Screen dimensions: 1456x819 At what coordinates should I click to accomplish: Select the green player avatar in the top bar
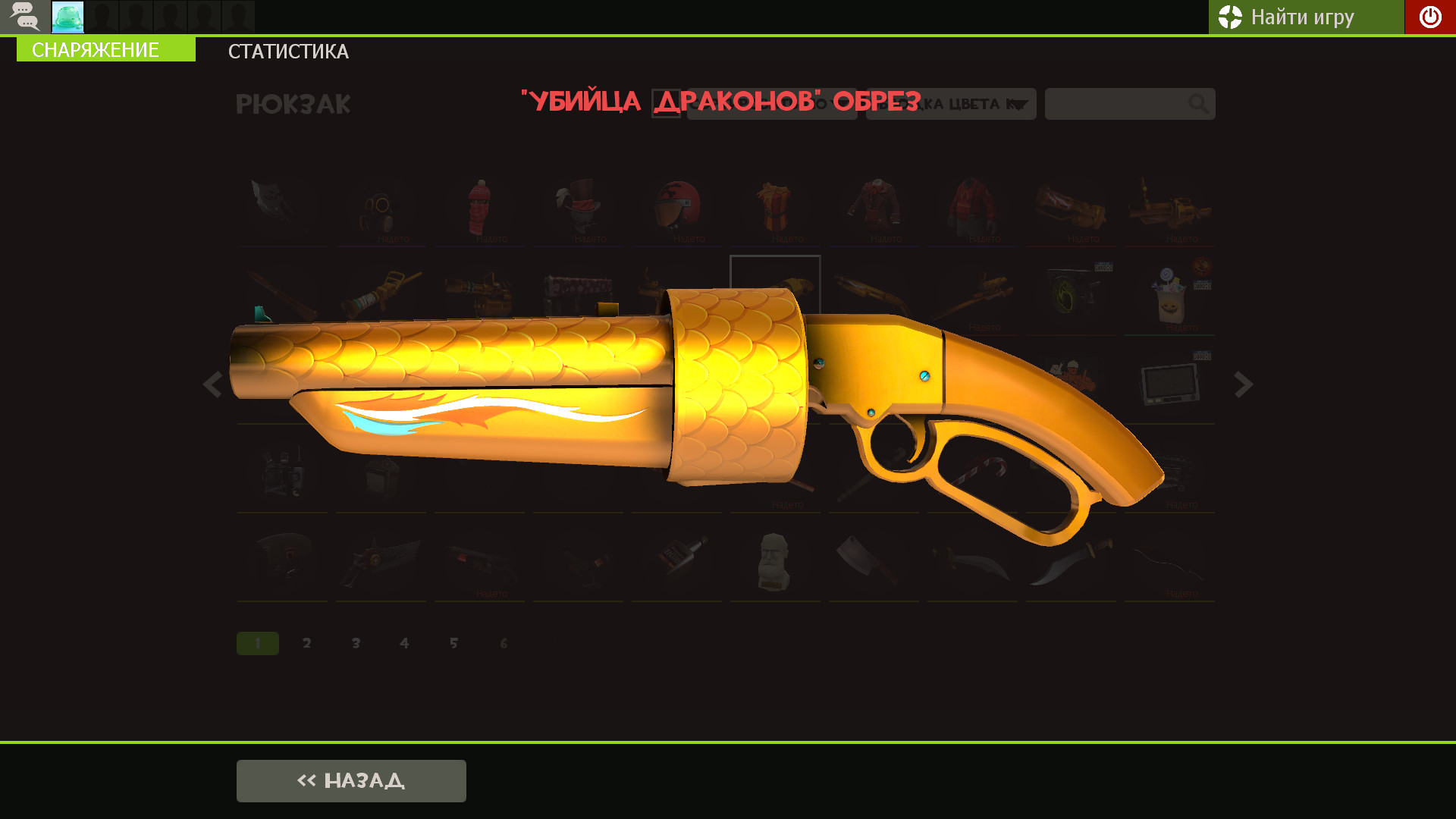coord(67,17)
